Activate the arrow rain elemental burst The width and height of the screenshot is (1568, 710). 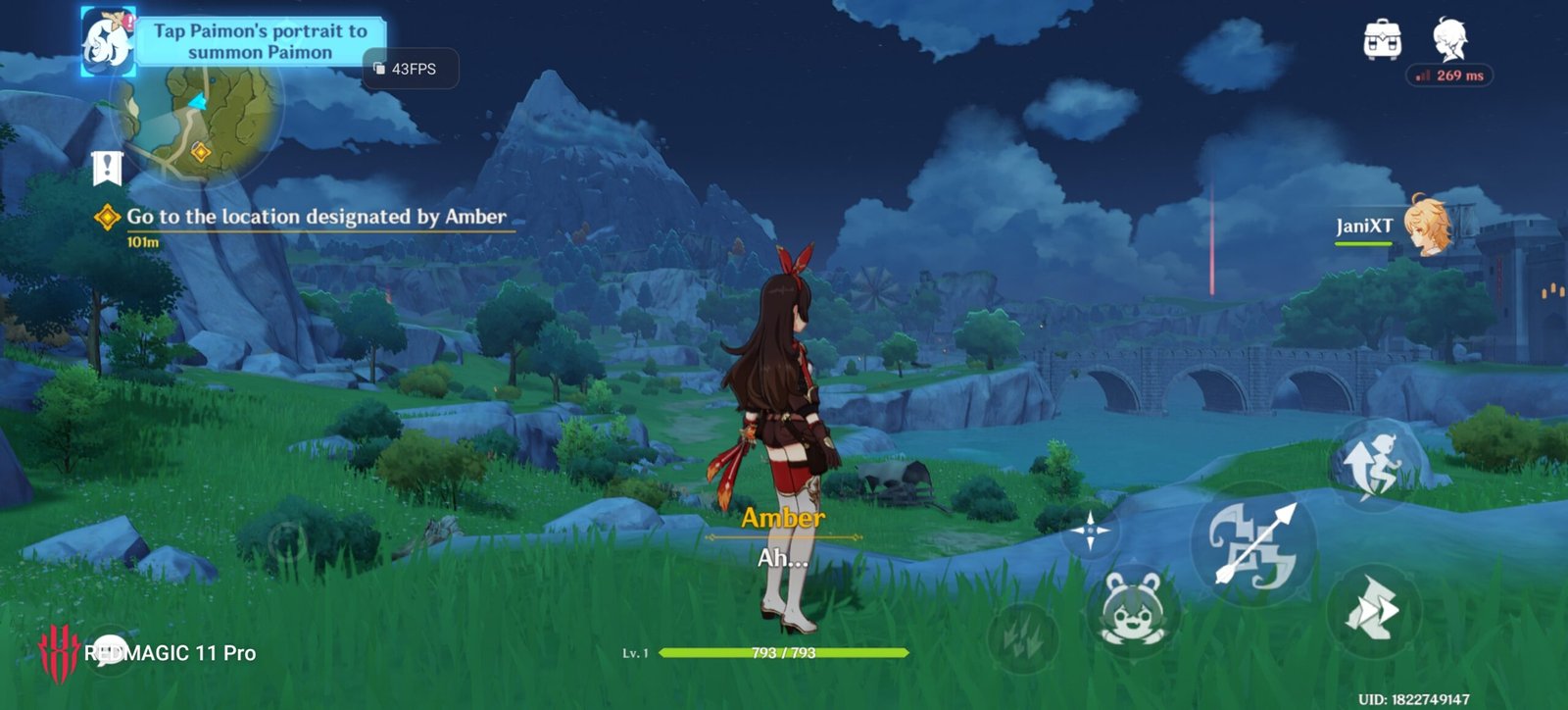[x=1022, y=637]
